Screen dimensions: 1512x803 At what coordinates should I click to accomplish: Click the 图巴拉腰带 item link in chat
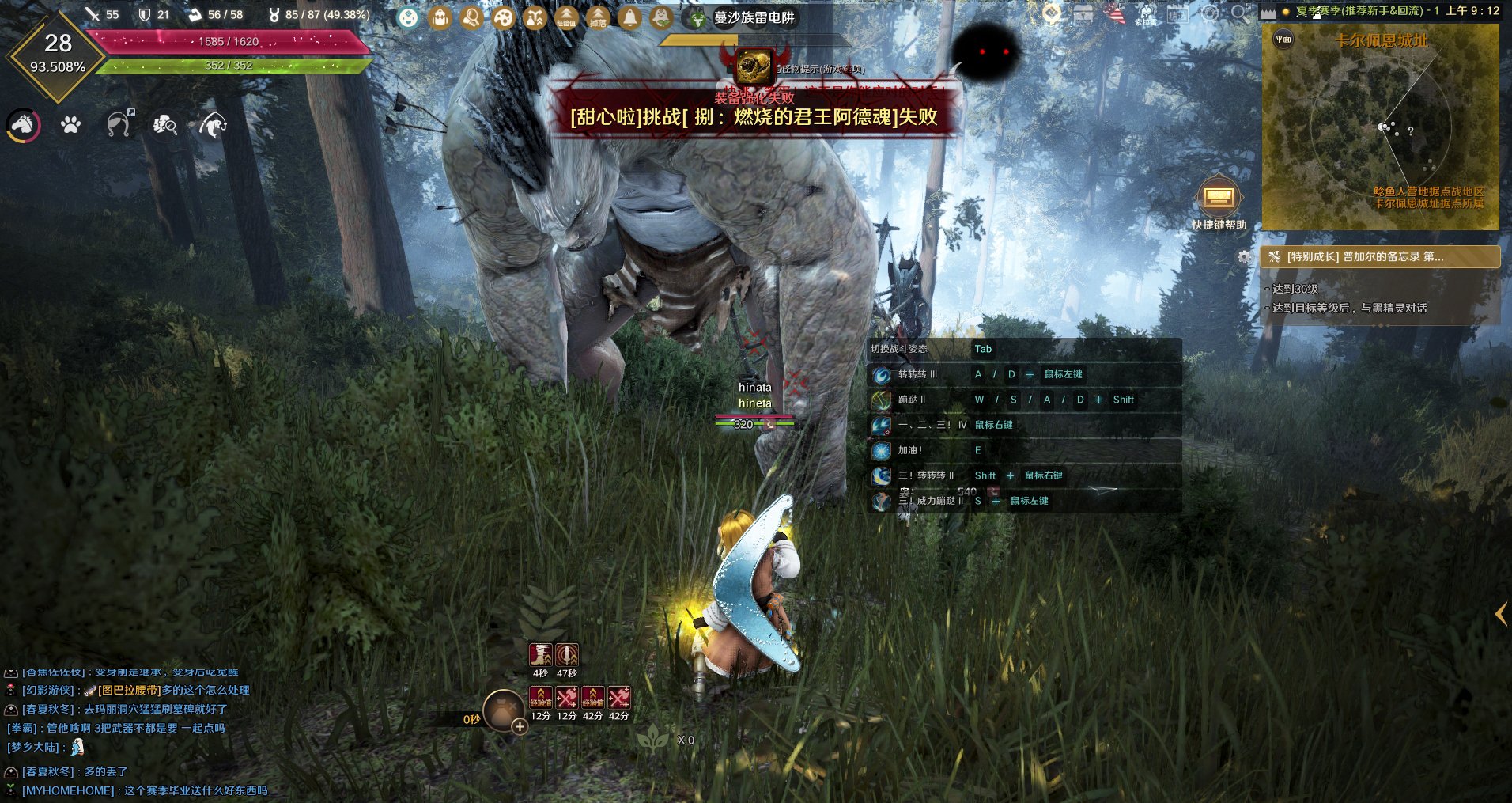(129, 690)
